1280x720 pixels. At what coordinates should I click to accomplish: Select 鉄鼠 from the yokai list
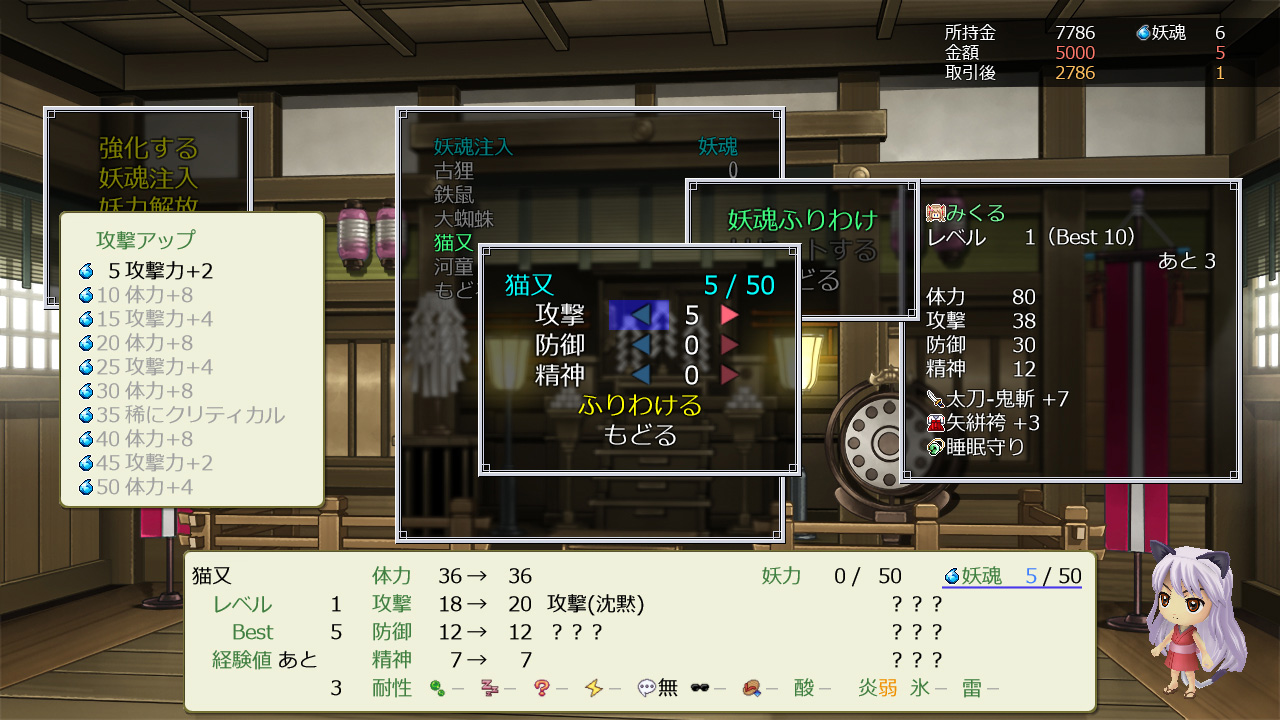coord(454,195)
